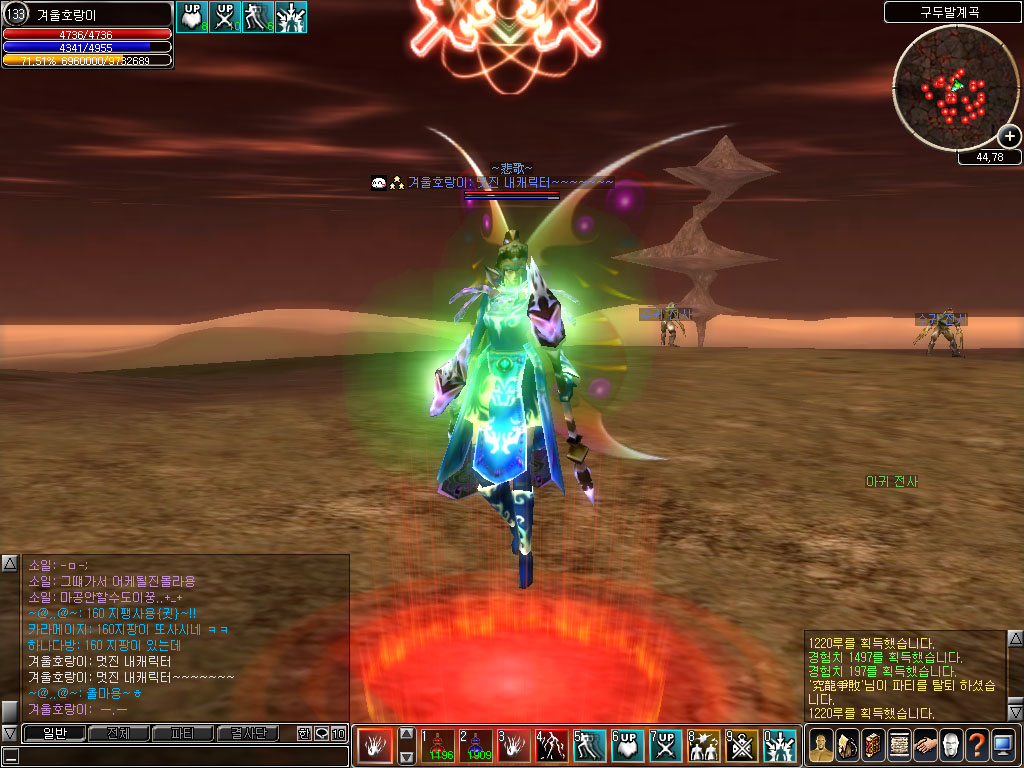Open the 파티 chat tab

182,734
